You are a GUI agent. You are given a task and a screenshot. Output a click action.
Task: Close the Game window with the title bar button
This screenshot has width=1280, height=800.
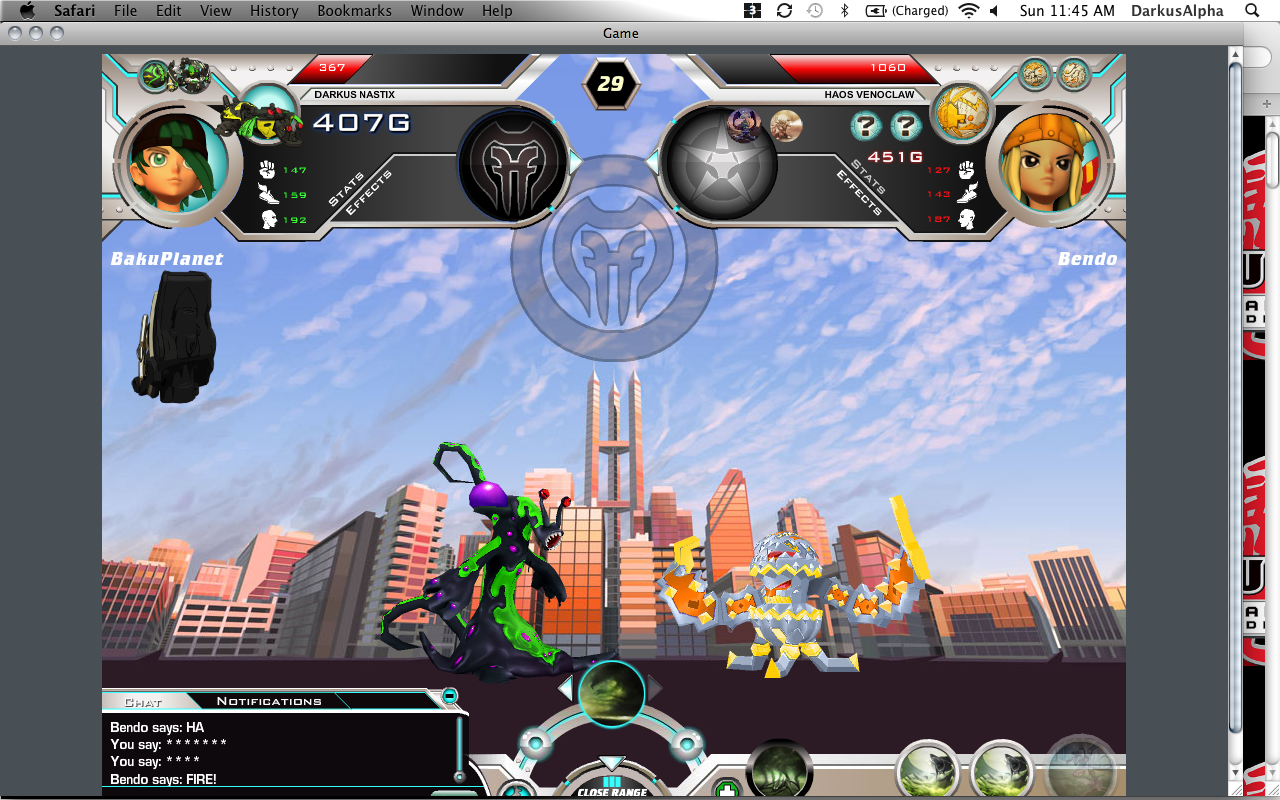[x=15, y=33]
